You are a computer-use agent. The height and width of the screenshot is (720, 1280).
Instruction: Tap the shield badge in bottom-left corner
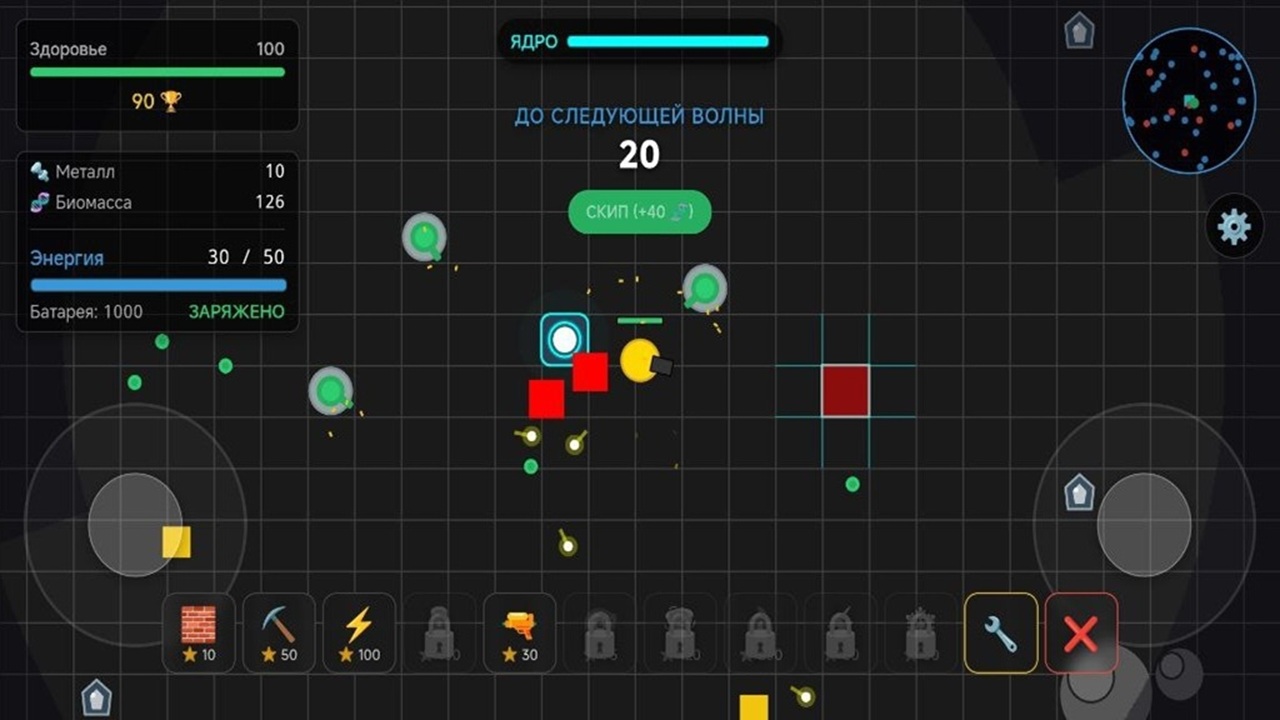tap(95, 696)
